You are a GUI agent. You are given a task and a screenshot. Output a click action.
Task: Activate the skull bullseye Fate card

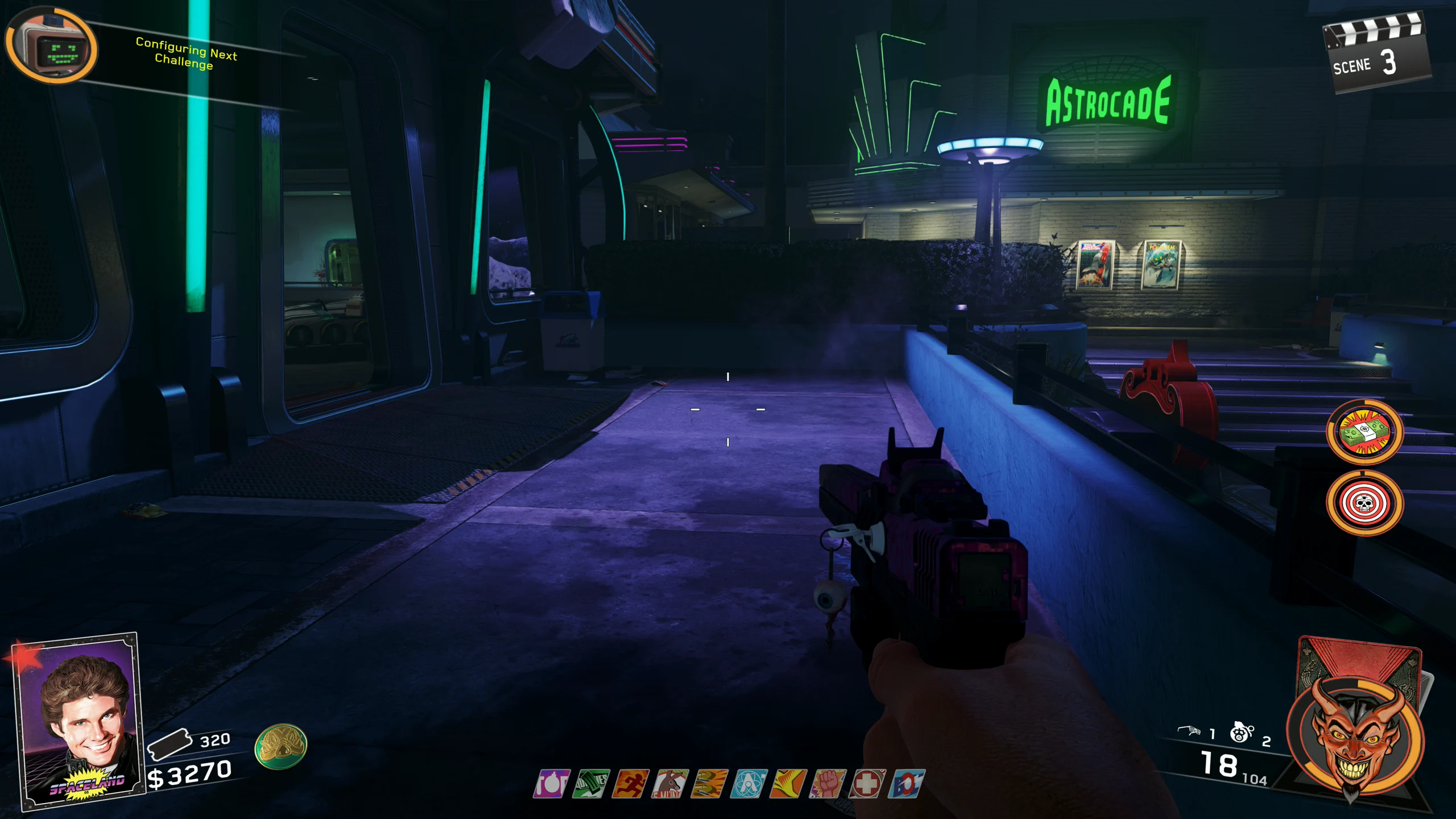1365,503
